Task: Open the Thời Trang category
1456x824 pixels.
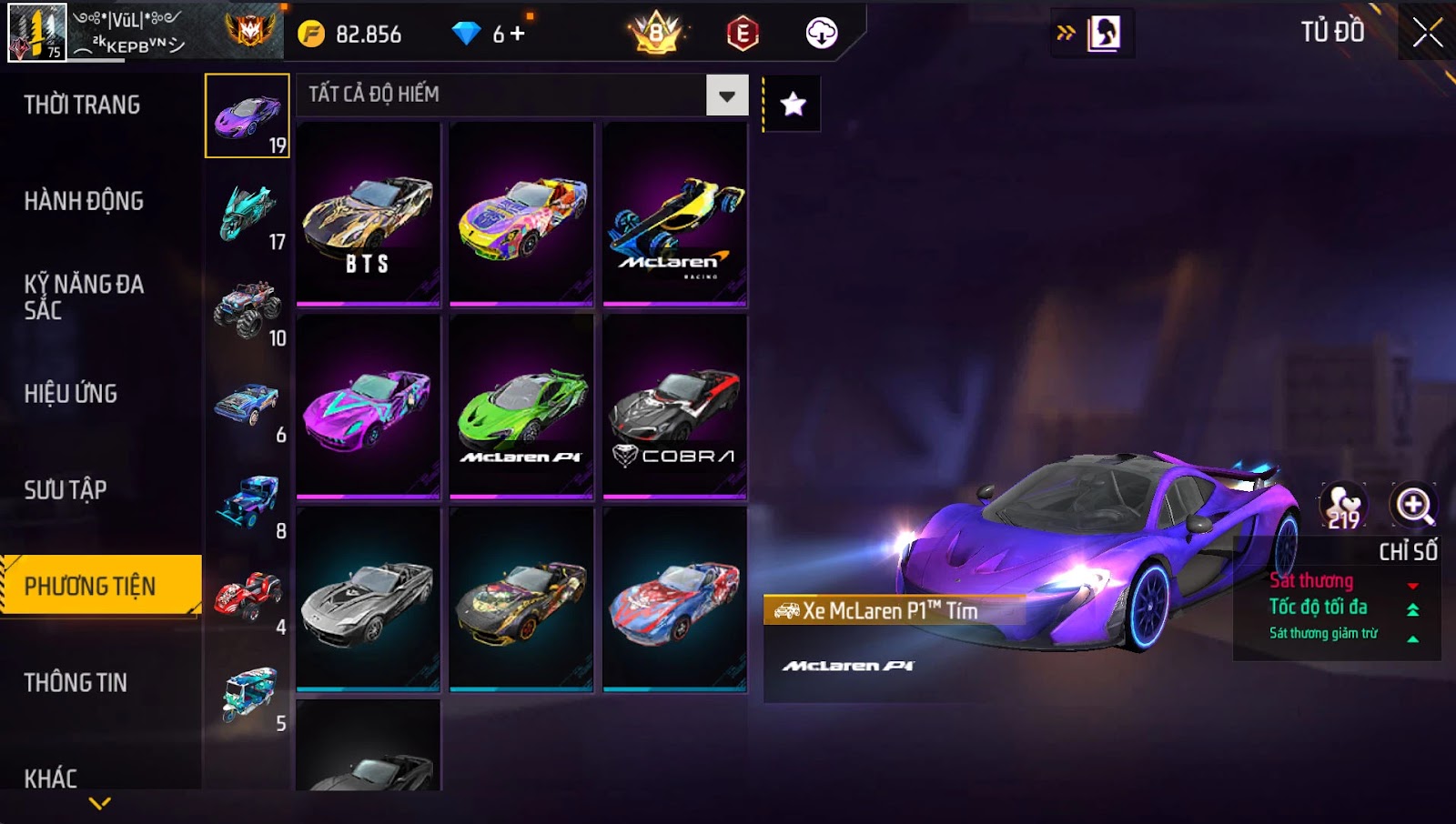Action: [x=82, y=105]
